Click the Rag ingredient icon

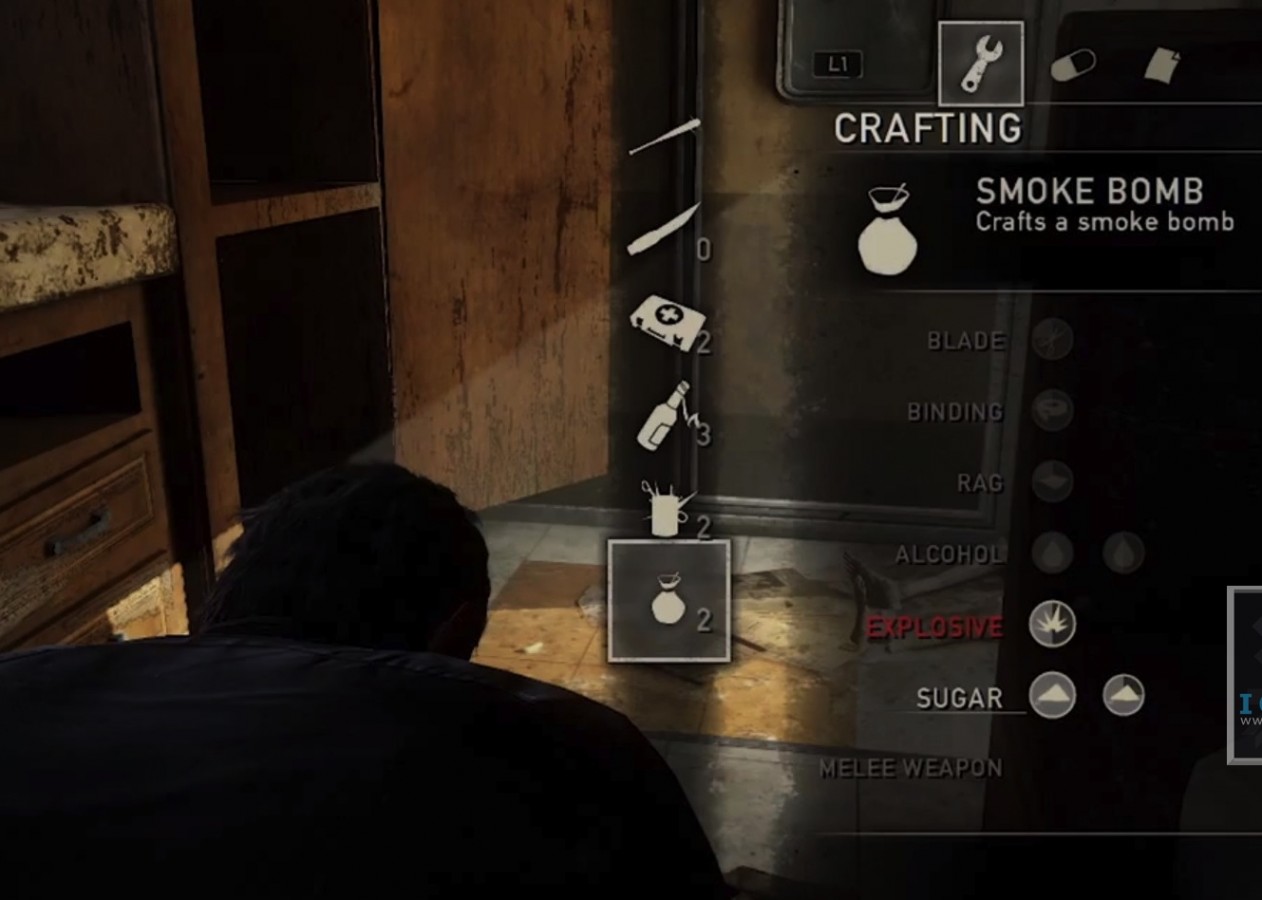coord(1052,481)
